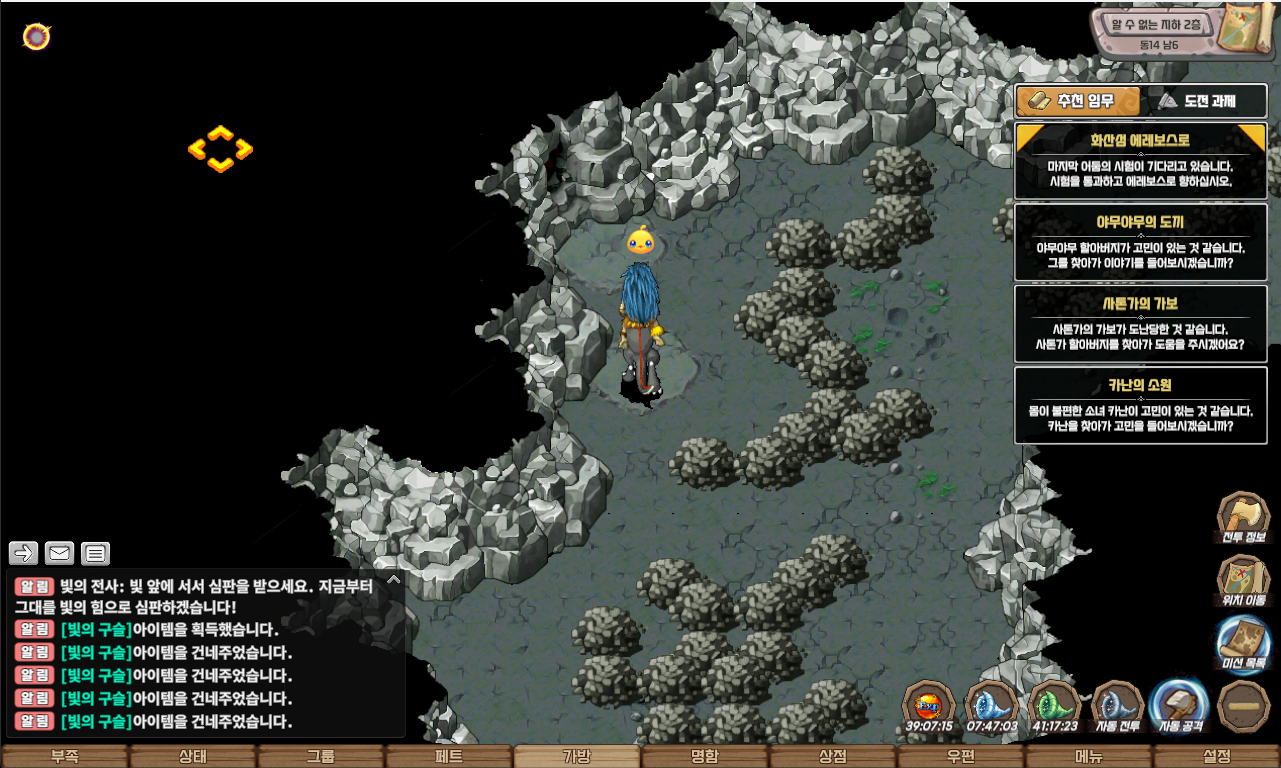Toggle 자동 전투 auto battle
Viewport: 1281px width, 768px height.
[x=1117, y=706]
